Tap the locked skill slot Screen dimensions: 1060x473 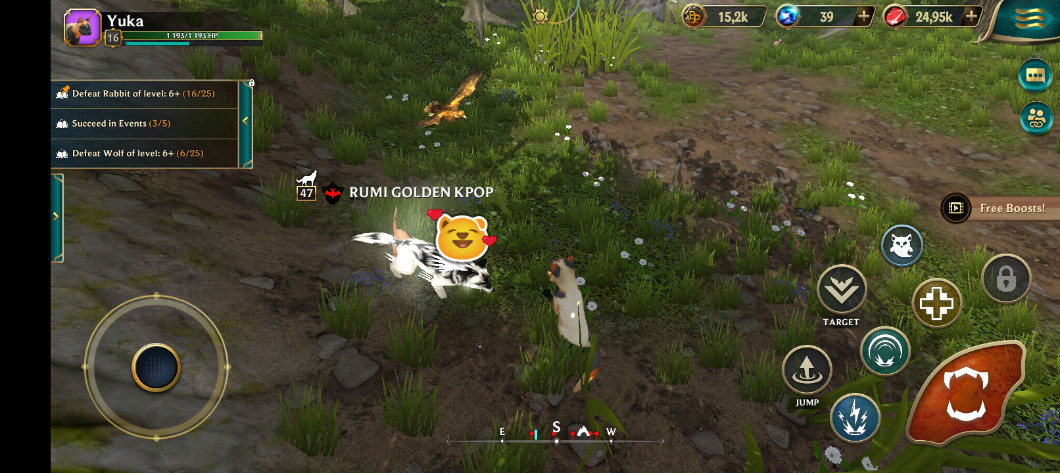point(1005,279)
